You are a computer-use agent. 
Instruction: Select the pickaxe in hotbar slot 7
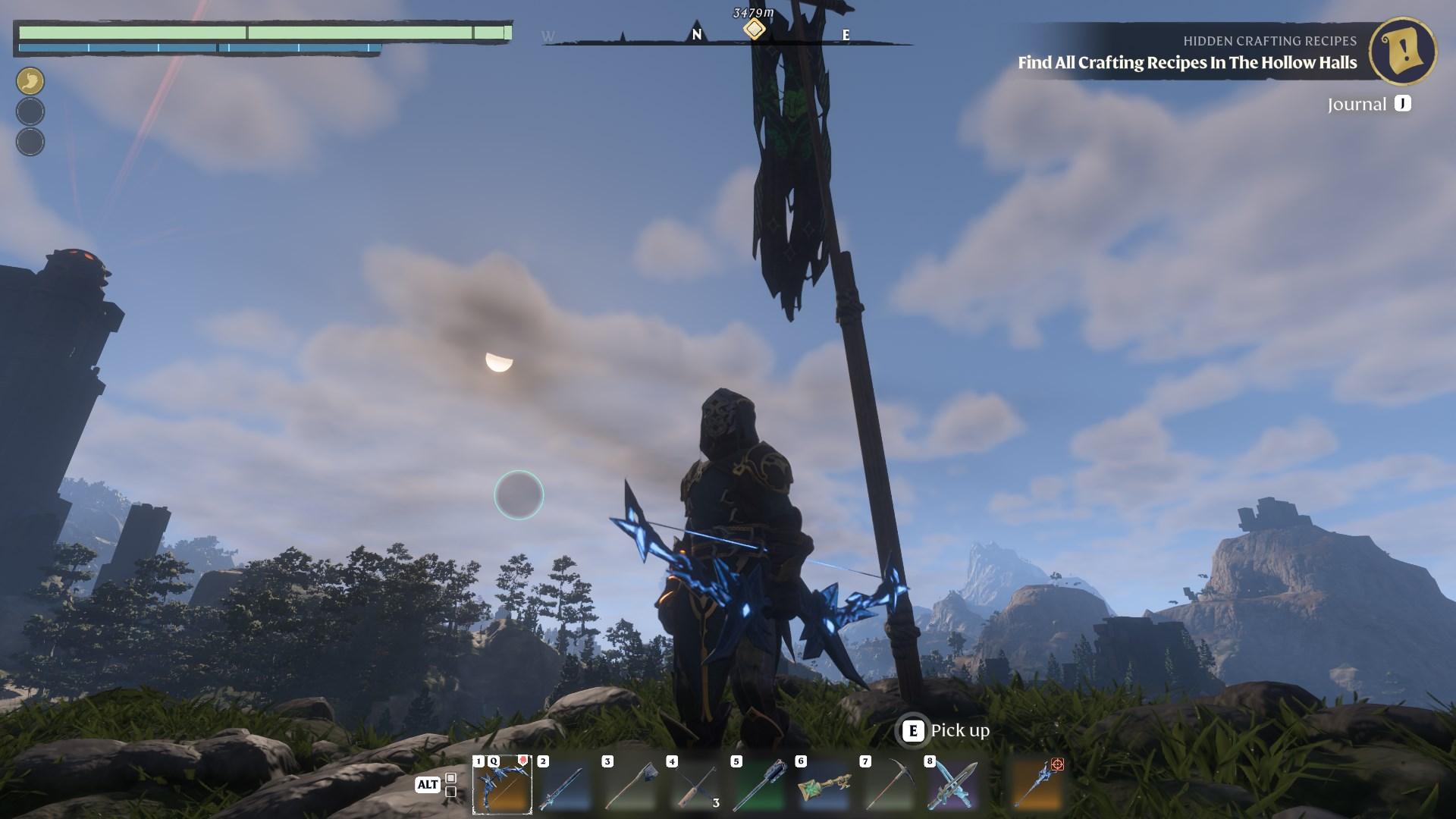pos(888,786)
